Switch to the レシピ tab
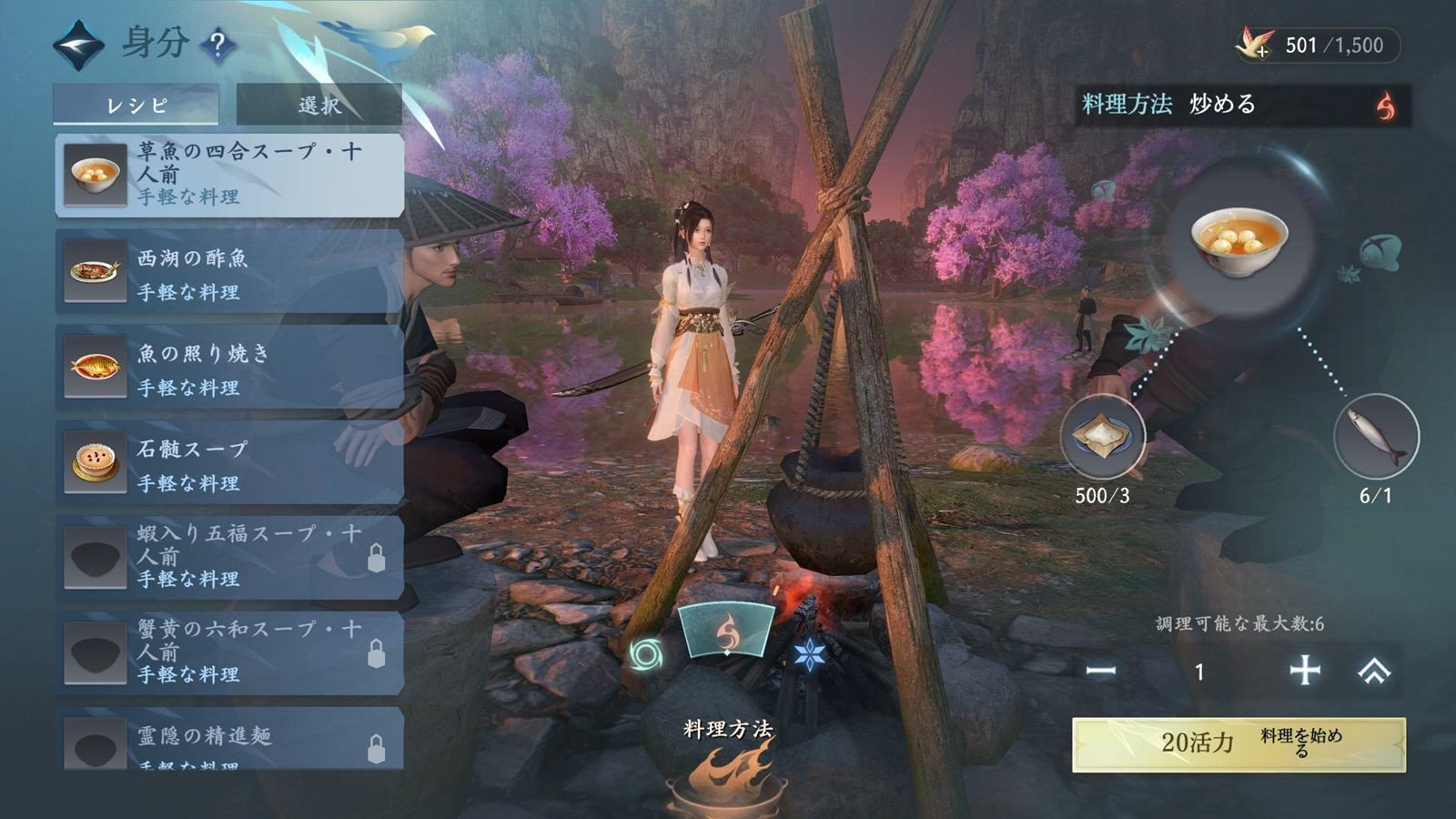Viewport: 1456px width, 819px height. (136, 105)
